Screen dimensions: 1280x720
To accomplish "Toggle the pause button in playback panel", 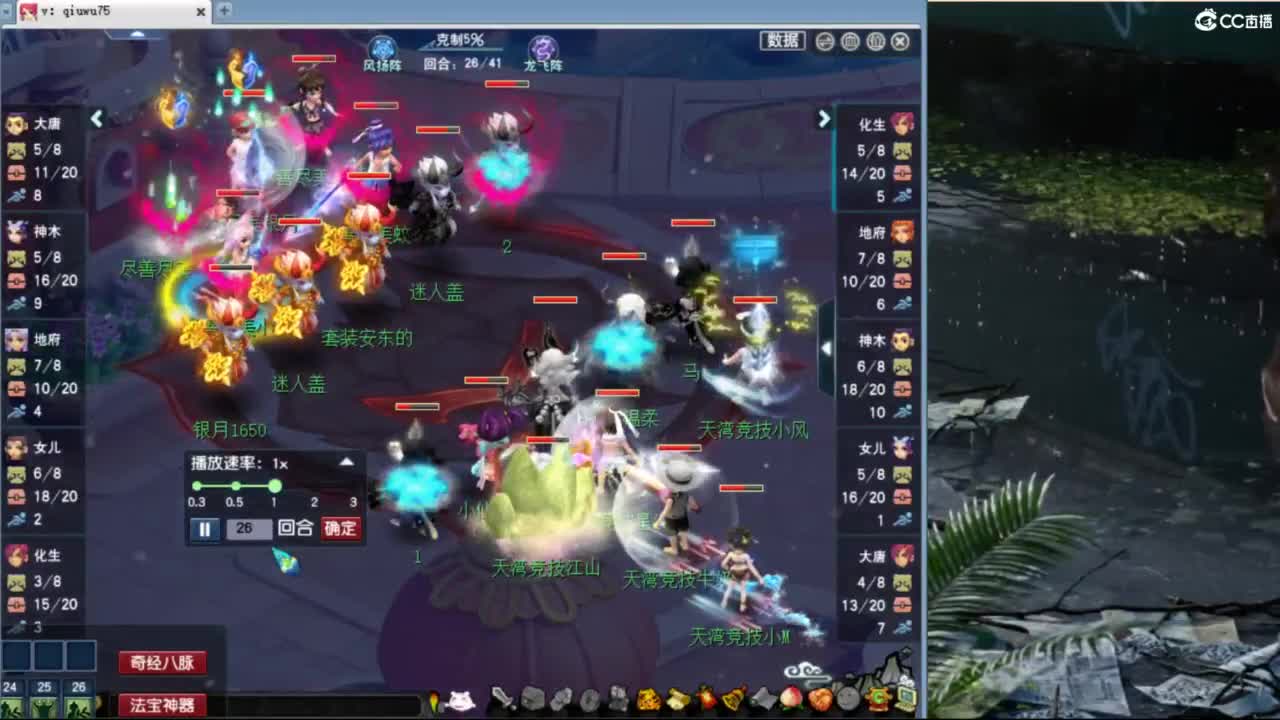I will tap(204, 530).
